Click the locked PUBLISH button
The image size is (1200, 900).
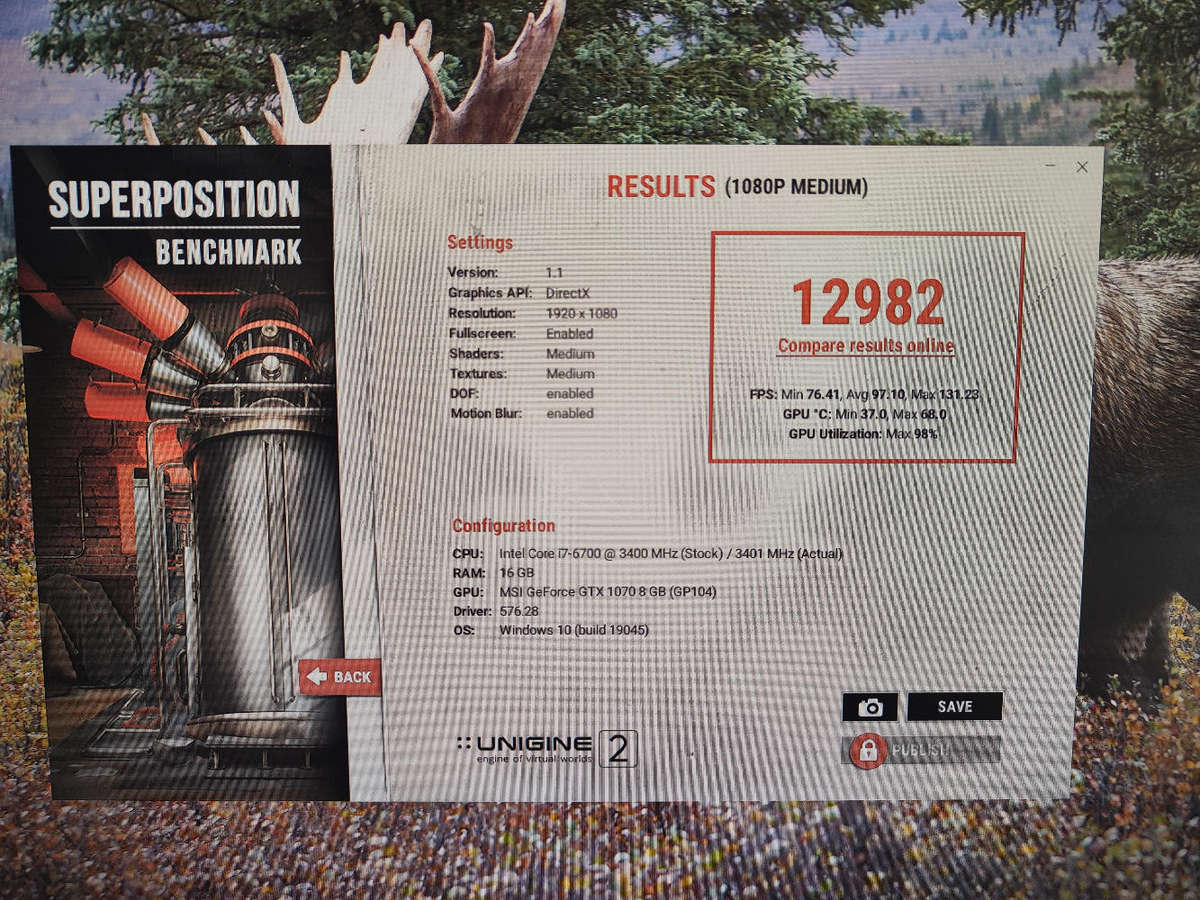(921, 750)
